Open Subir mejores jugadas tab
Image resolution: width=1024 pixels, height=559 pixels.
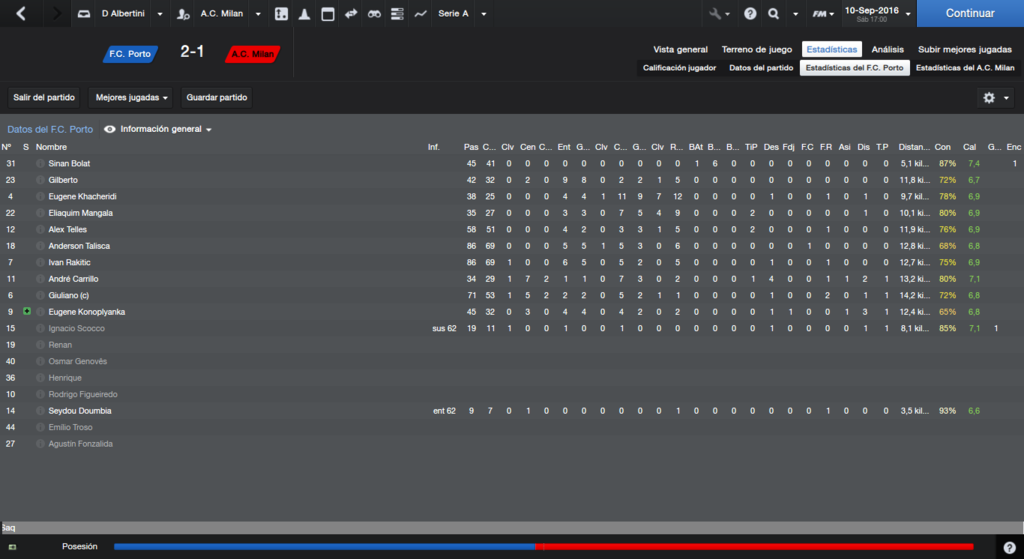coord(965,49)
